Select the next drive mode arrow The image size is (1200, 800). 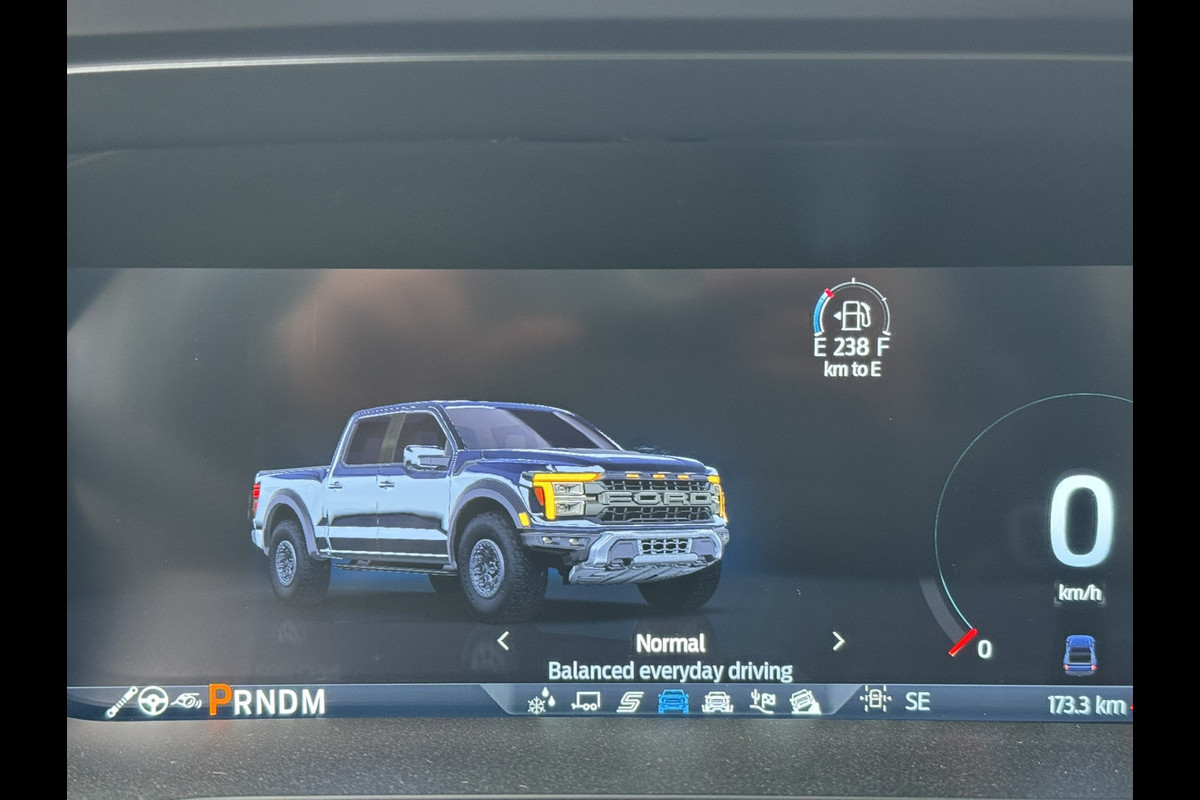click(x=838, y=641)
